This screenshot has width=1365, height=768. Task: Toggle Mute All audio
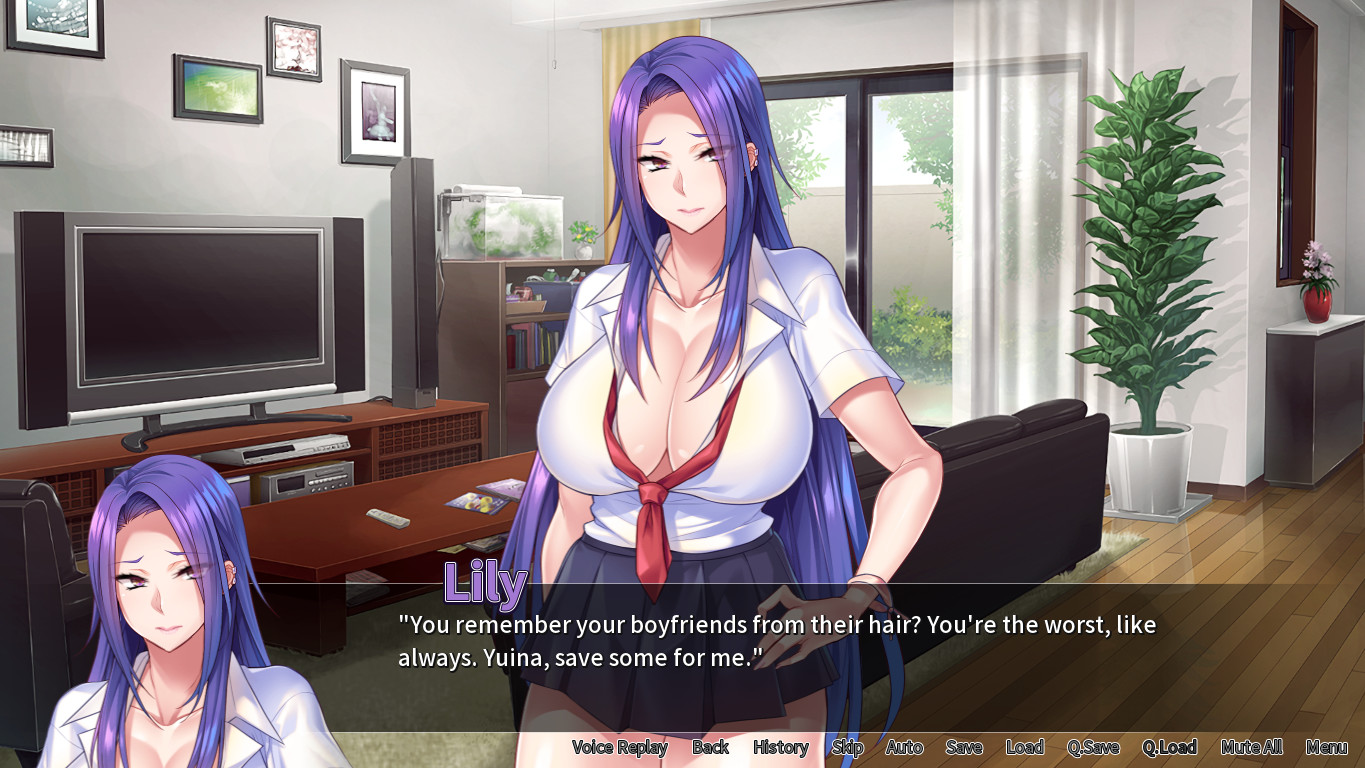click(1251, 747)
